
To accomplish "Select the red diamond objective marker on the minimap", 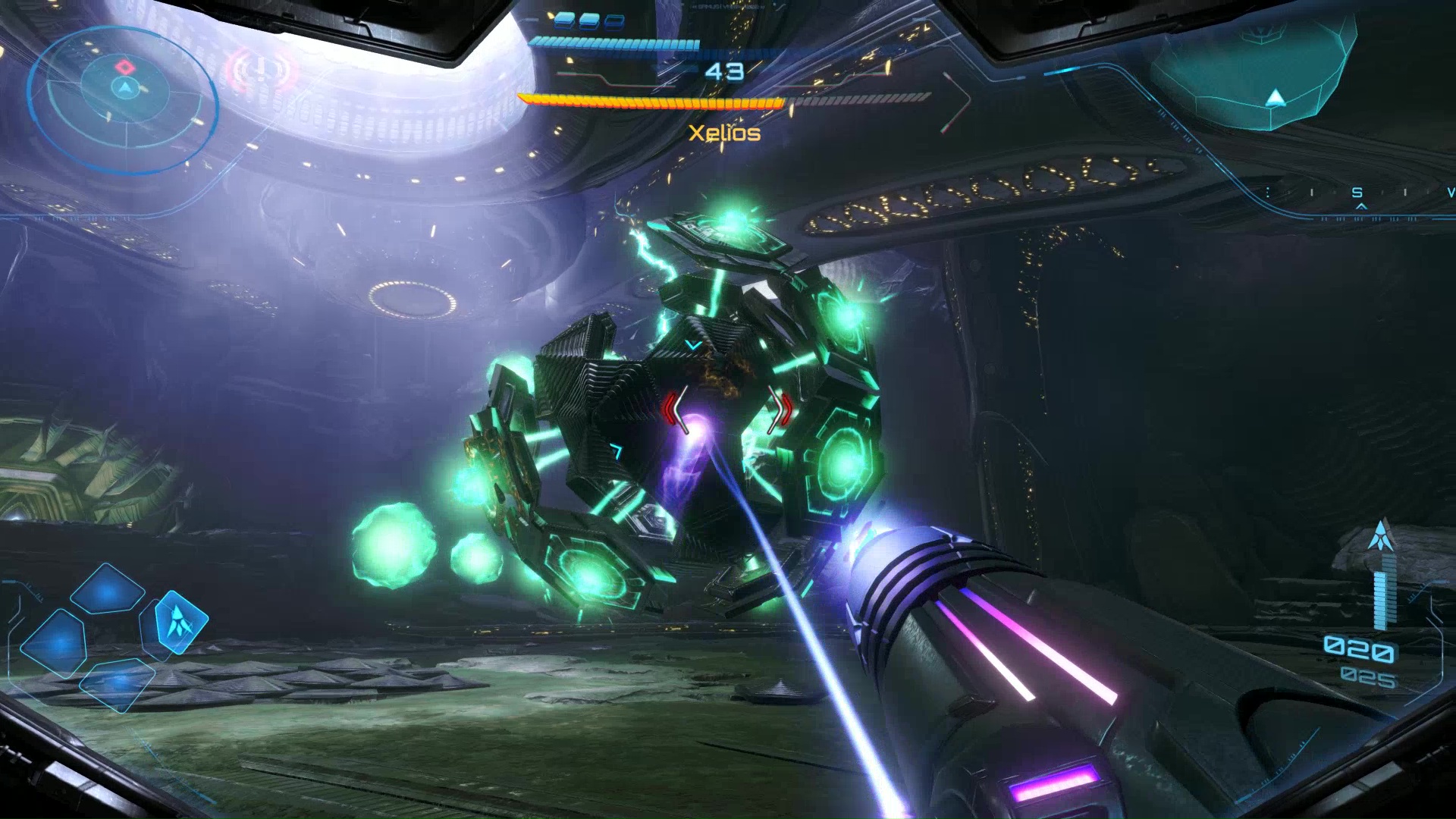I will tap(124, 67).
